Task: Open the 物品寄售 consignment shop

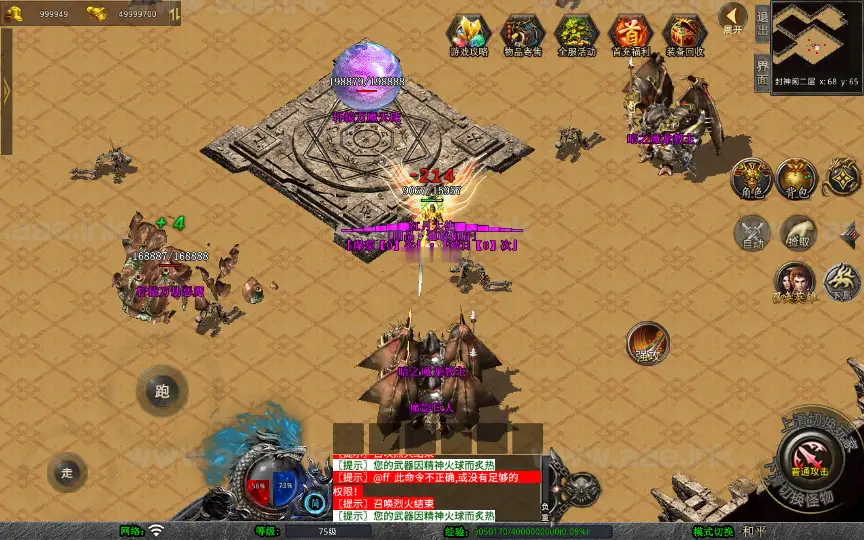Action: click(521, 35)
